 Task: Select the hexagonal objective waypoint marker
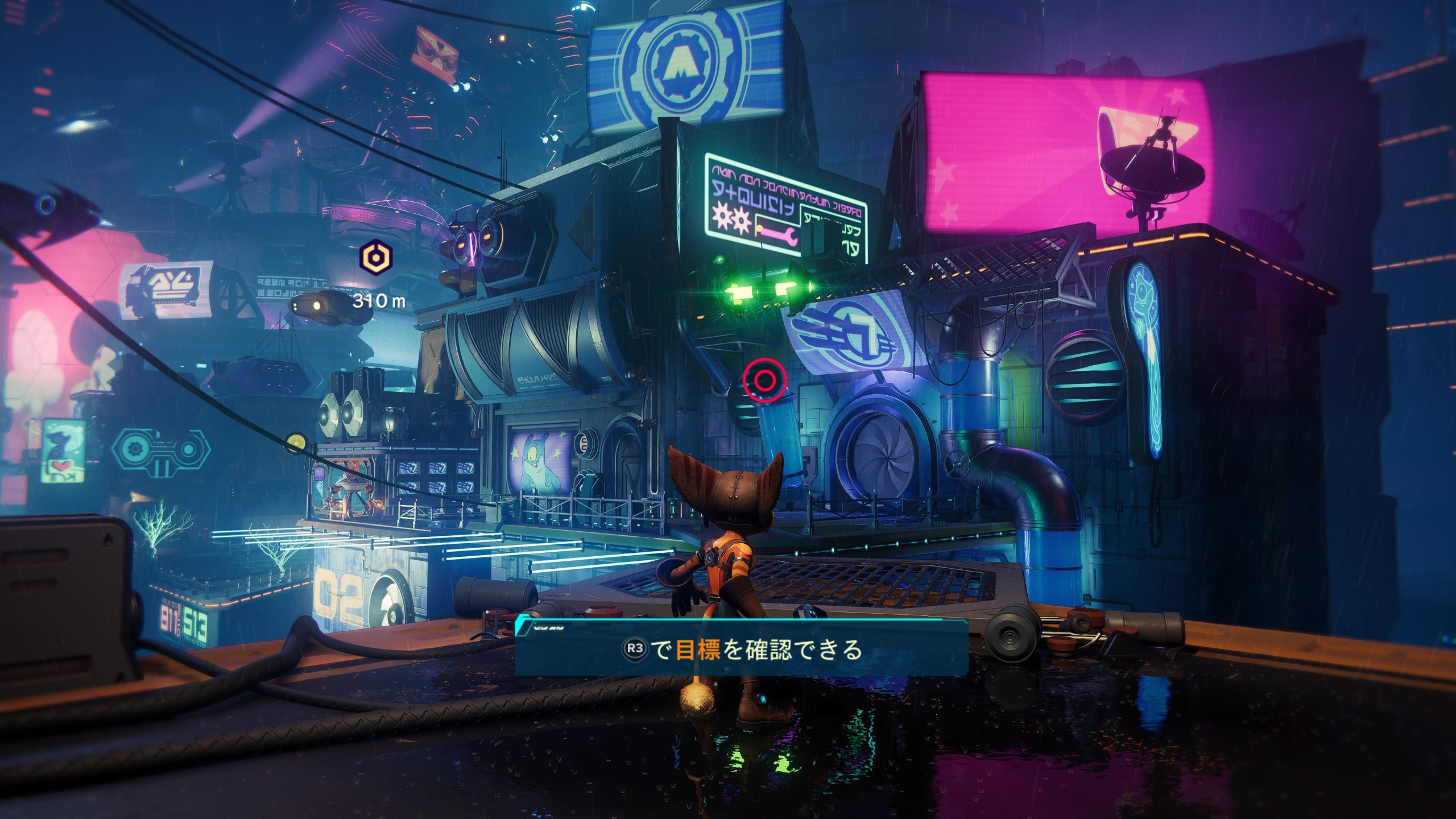coord(377,258)
